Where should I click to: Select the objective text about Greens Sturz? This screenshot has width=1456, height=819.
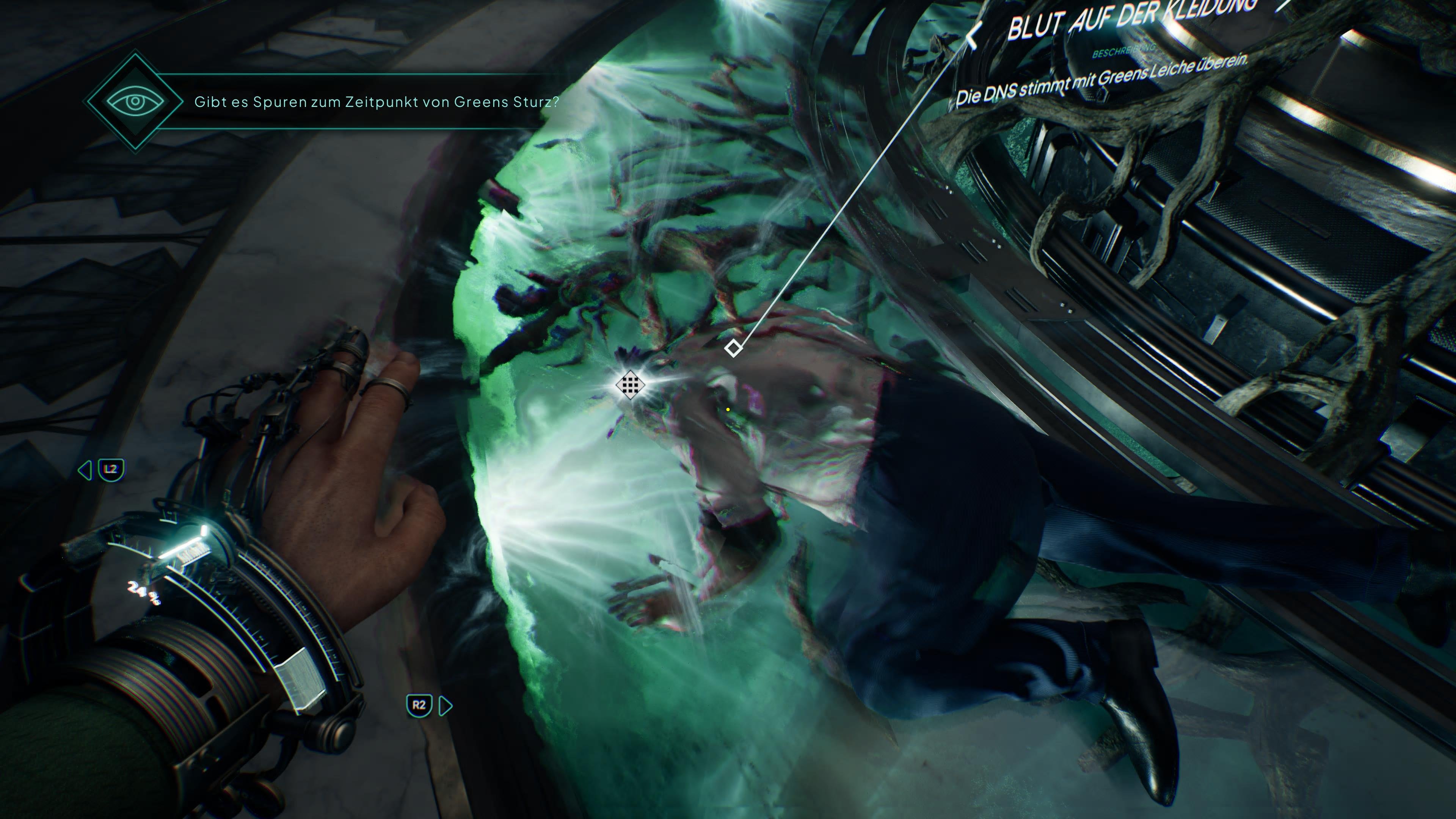(x=377, y=102)
